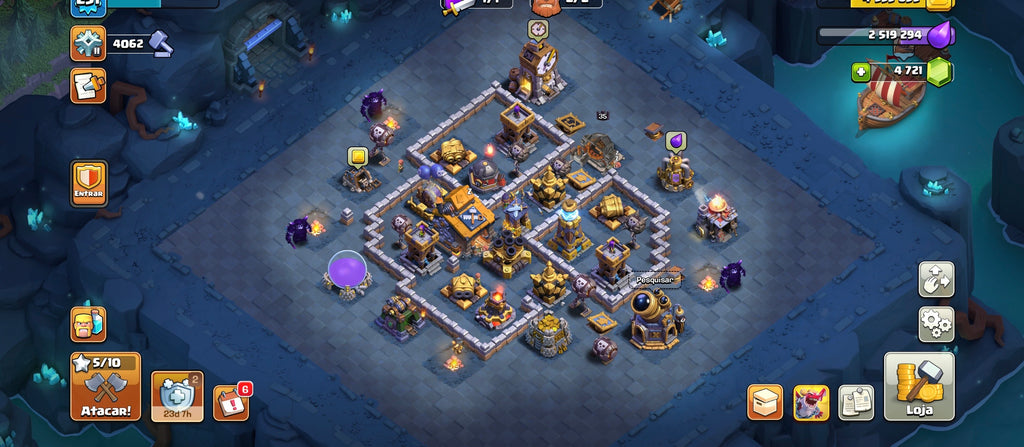The image size is (1024, 447).
Task: Open the orange storage box button
Action: pyautogui.click(x=765, y=402)
